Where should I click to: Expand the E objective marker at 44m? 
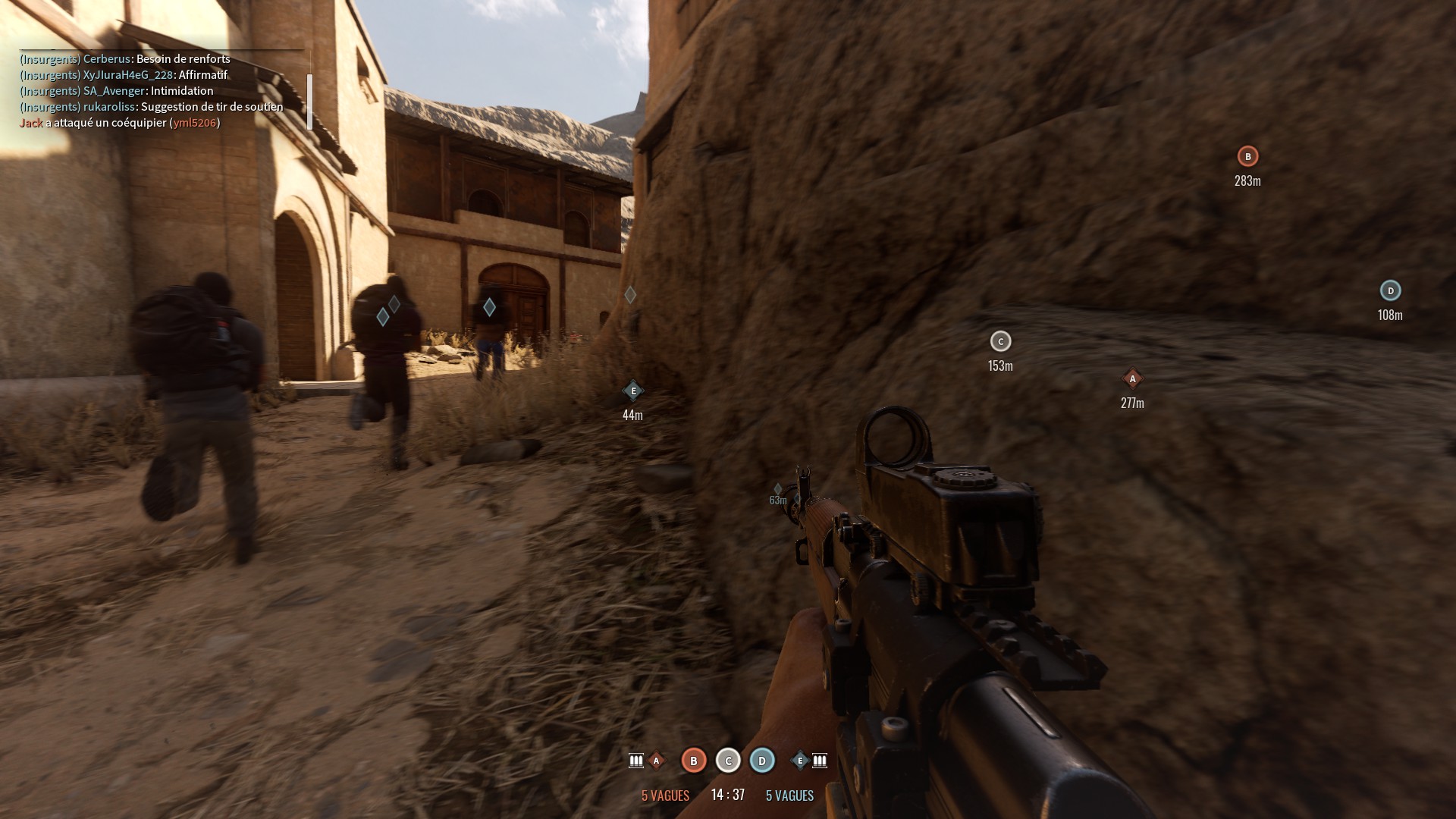632,390
